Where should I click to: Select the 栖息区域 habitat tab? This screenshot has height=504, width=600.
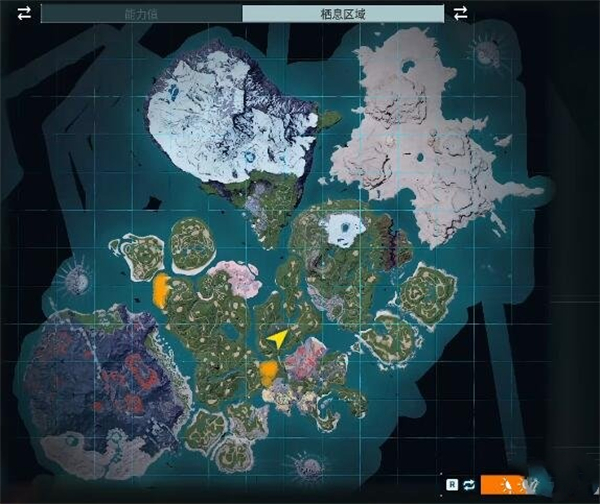coord(343,14)
